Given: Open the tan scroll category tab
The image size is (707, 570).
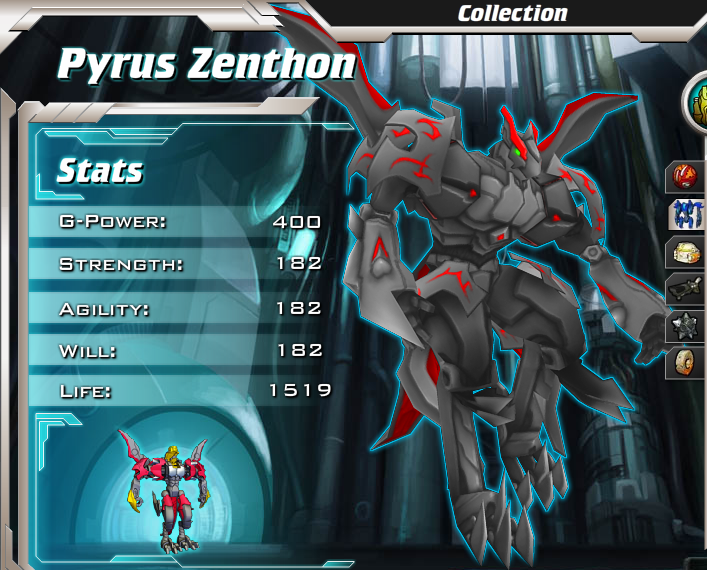Looking at the screenshot, I should (687, 362).
